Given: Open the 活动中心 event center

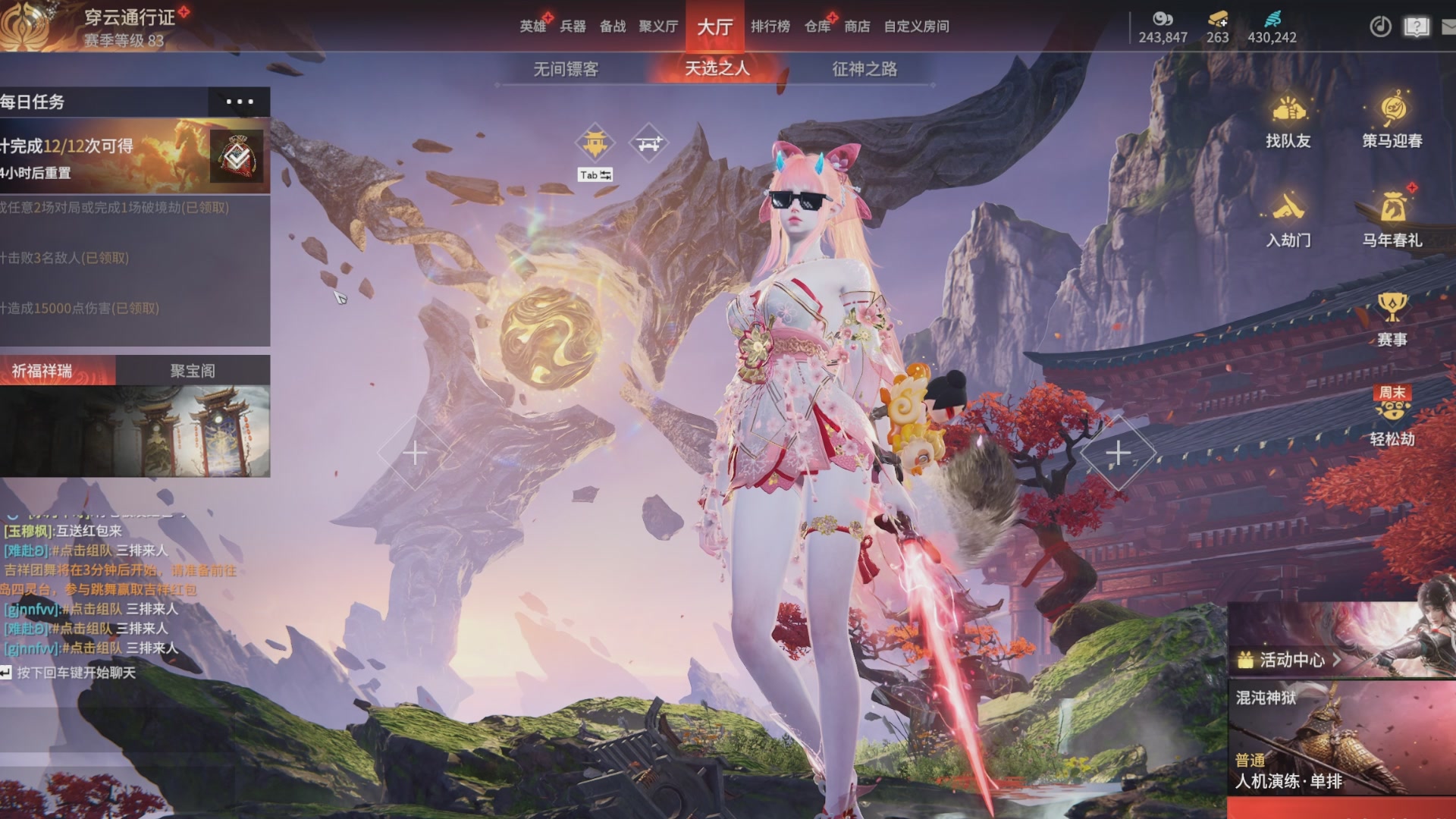Looking at the screenshot, I should [1289, 660].
